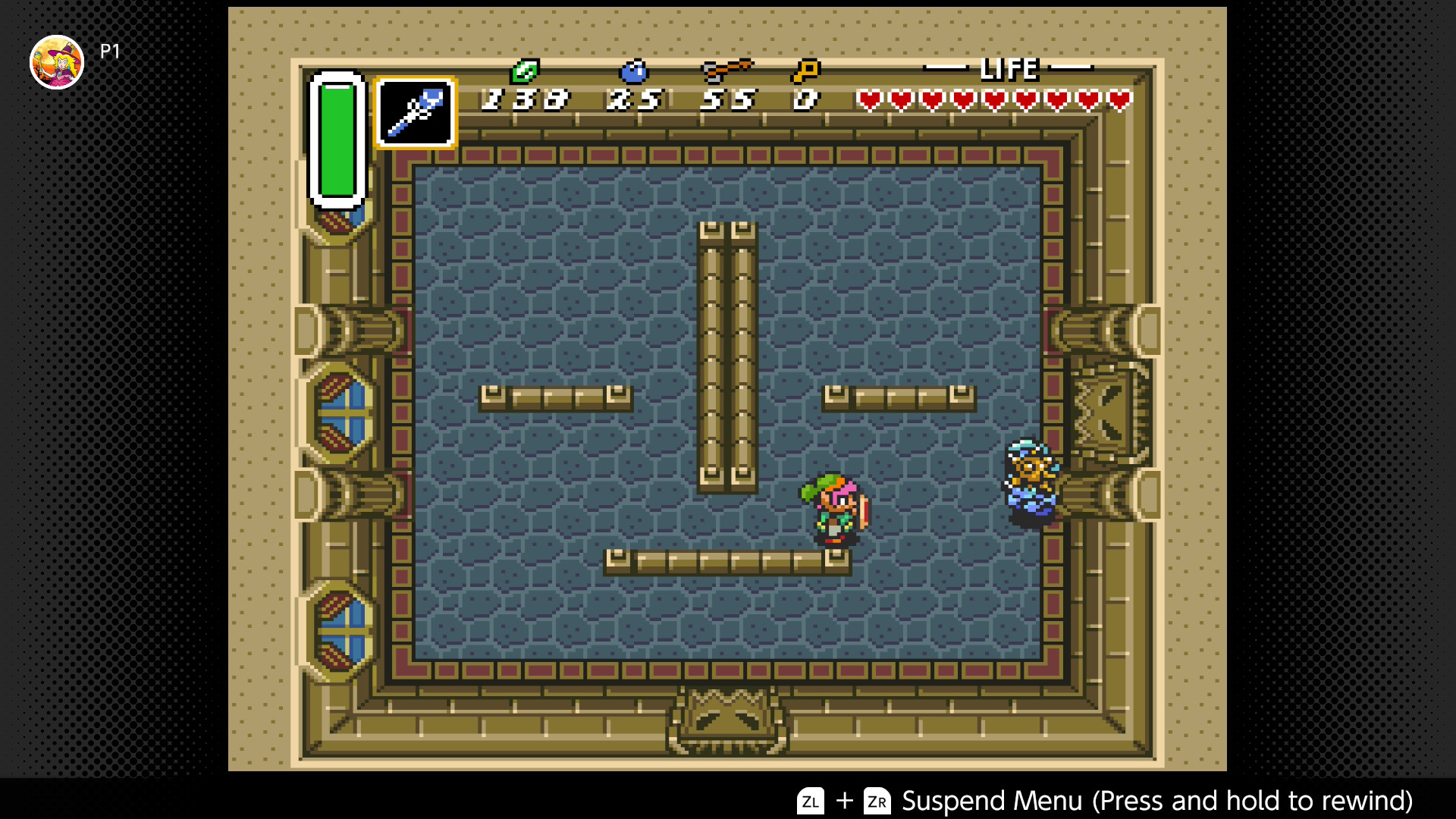Click the bow and arrow icon
The height and width of the screenshot is (819, 1456).
(726, 71)
